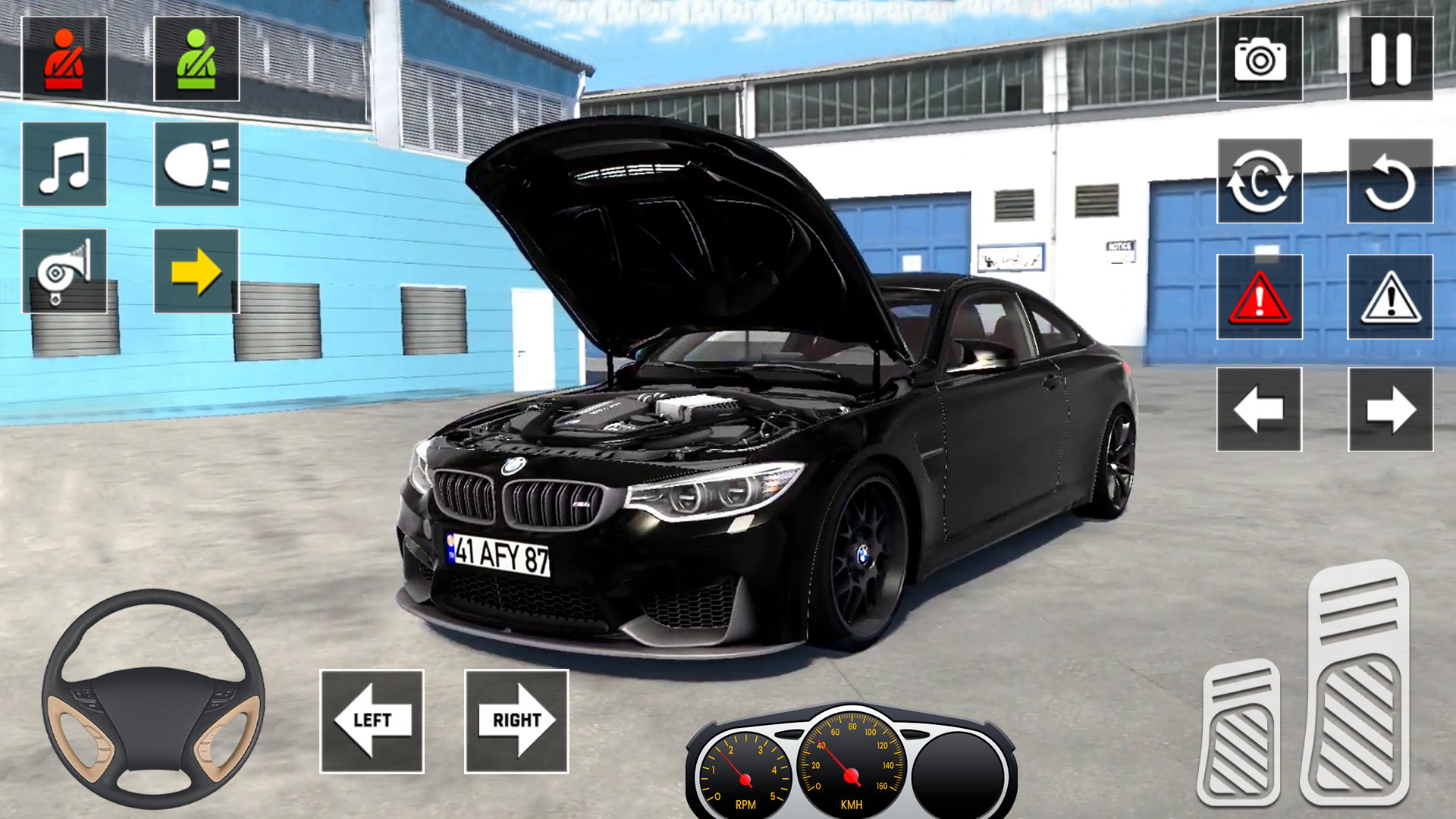The height and width of the screenshot is (819, 1456).
Task: Switch on the headlights
Action: (x=196, y=165)
